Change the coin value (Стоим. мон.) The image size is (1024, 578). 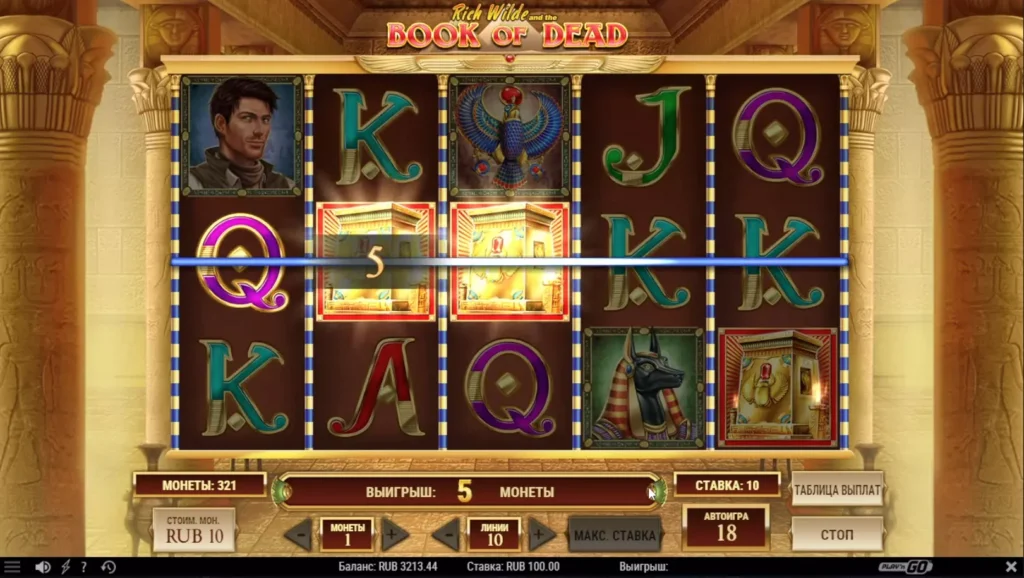coord(193,530)
